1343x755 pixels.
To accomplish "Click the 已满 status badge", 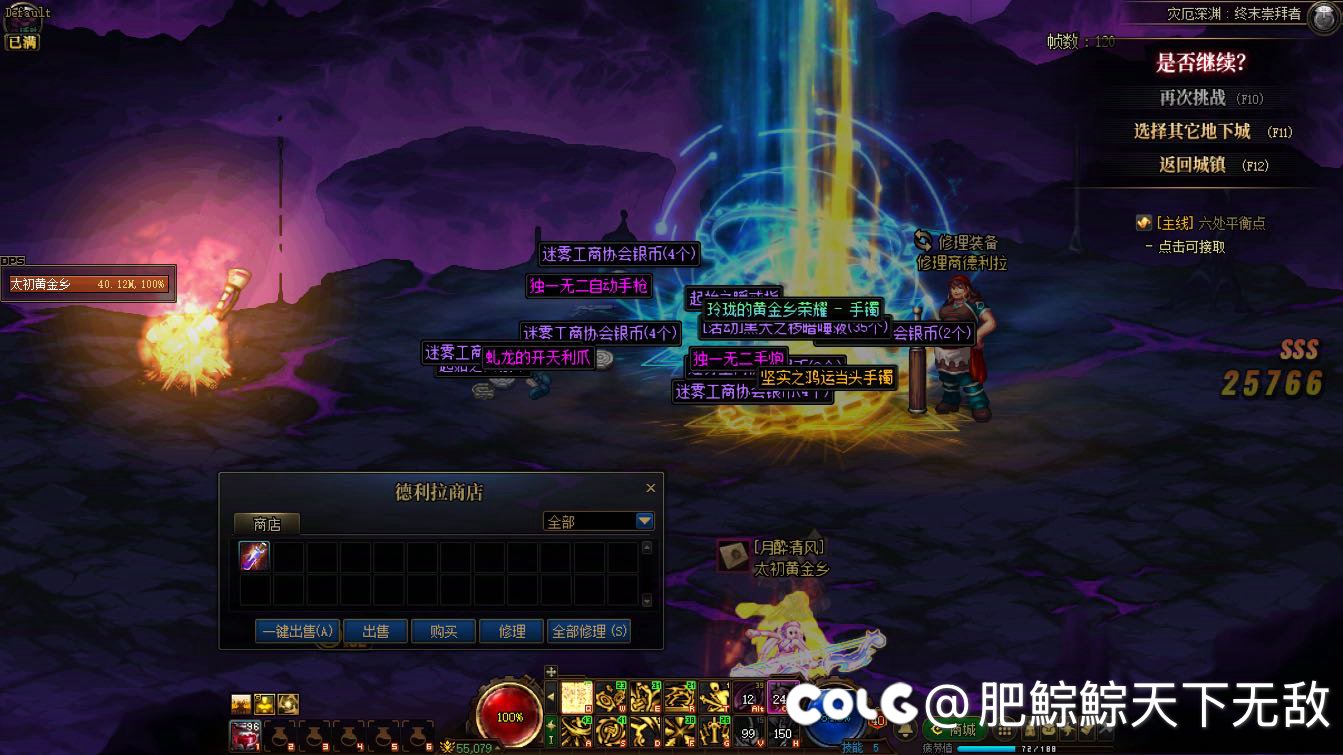I will [x=22, y=43].
